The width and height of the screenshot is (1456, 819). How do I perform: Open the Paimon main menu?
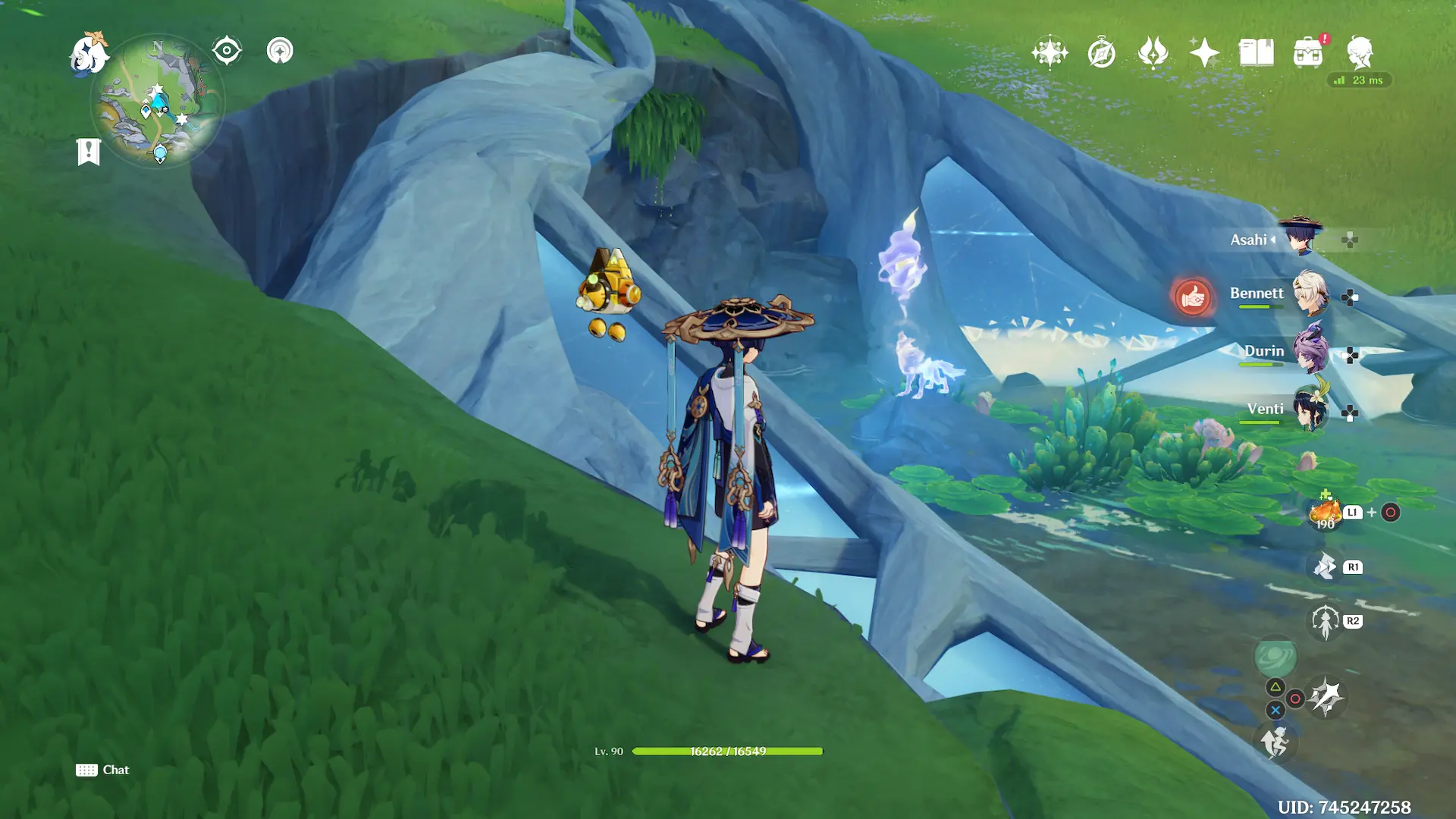89,55
